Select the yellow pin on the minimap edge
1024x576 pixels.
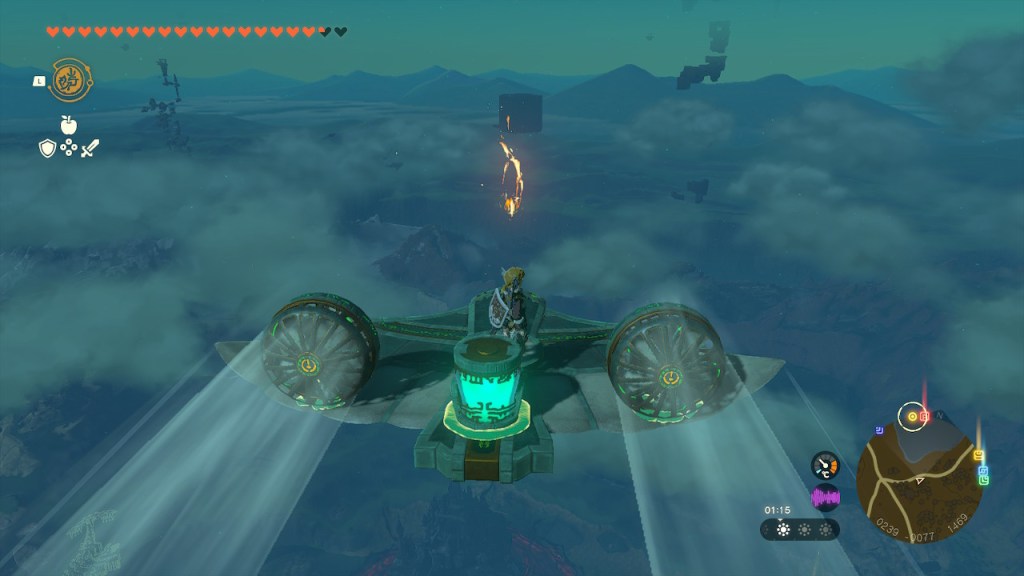[976, 456]
